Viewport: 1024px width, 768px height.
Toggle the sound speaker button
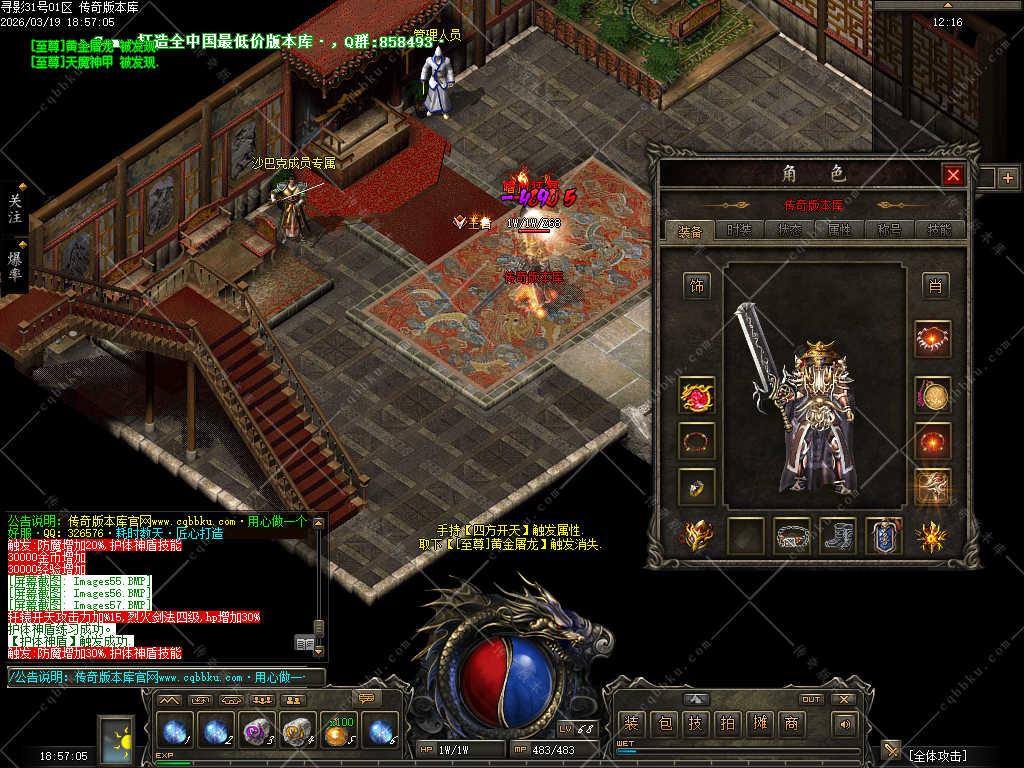(846, 724)
